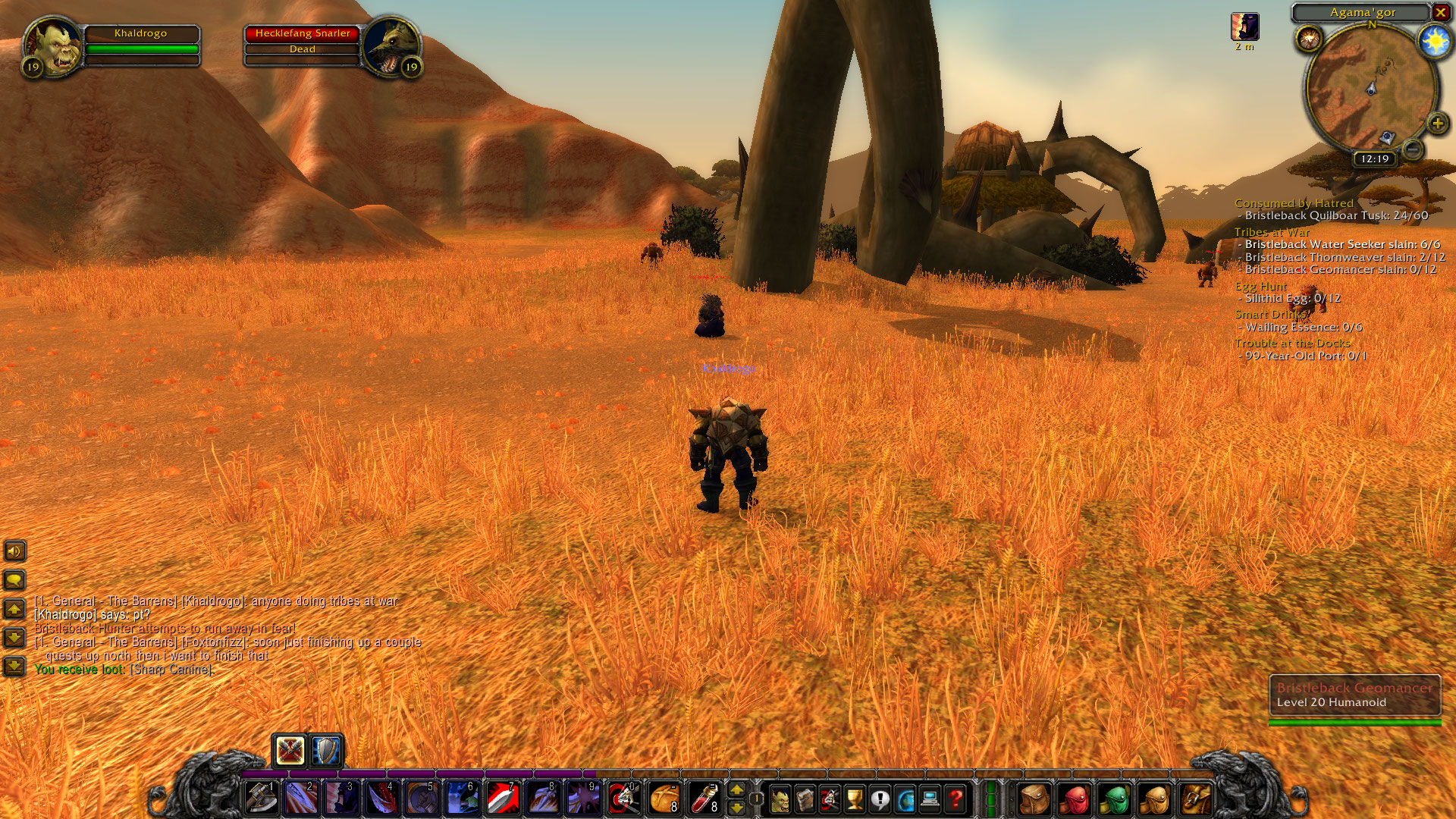Open the minimap tracking dropdown
Screen dimensions: 1456x819
(1310, 38)
